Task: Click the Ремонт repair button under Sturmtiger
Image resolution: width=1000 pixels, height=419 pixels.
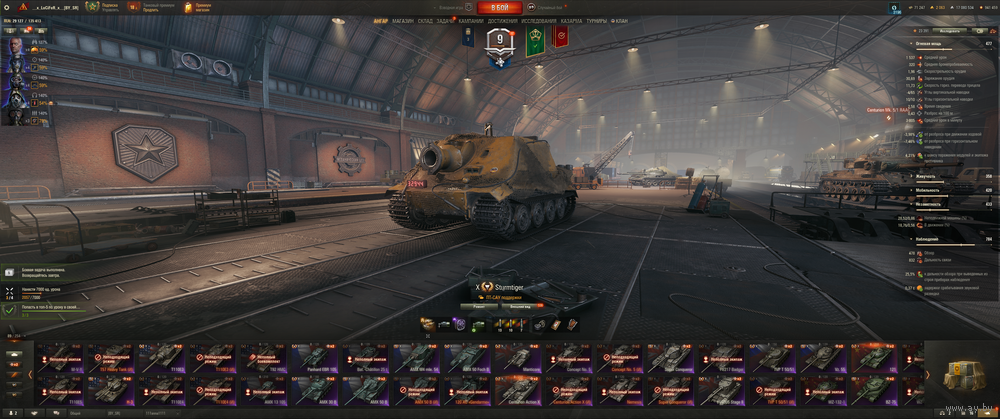Action: pos(478,306)
